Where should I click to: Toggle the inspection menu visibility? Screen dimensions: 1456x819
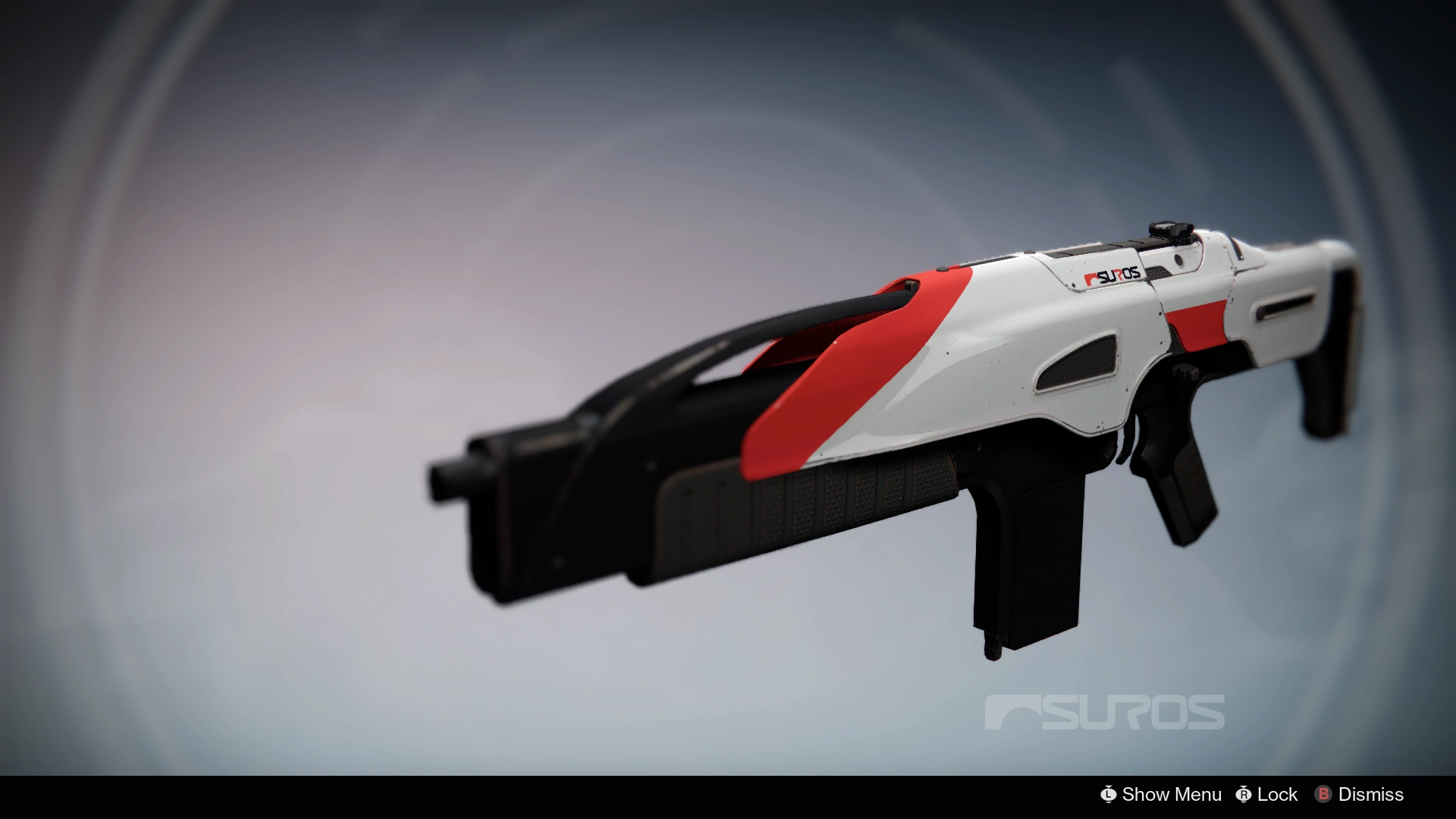[1170, 795]
